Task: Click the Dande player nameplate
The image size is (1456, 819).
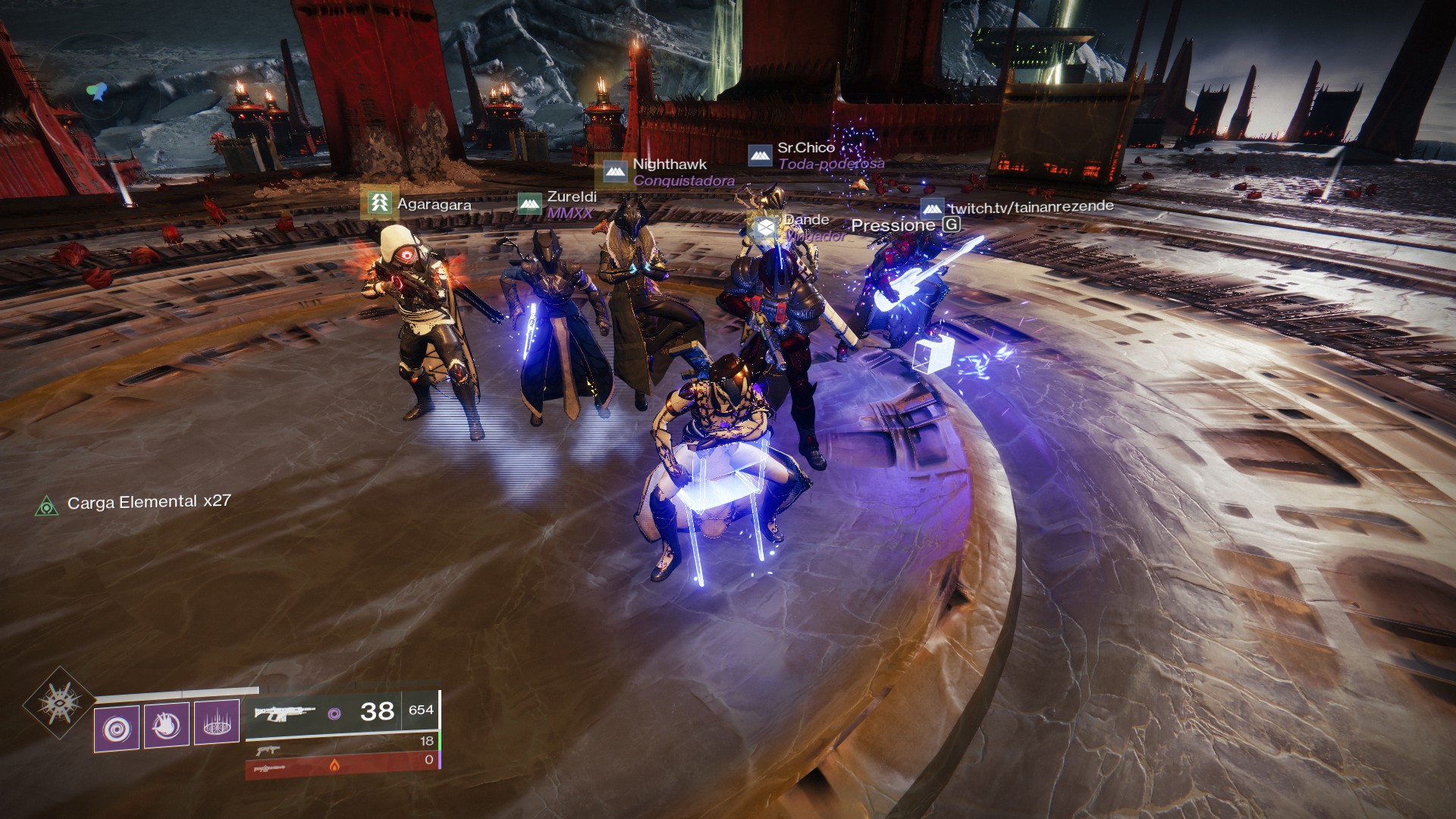Action: click(x=795, y=227)
